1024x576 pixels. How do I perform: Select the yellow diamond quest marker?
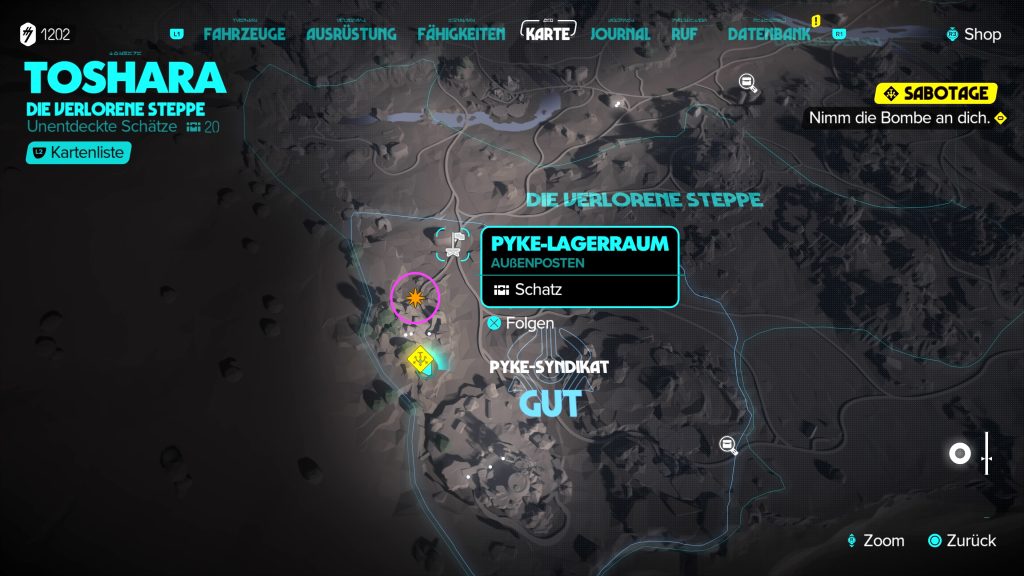point(421,358)
